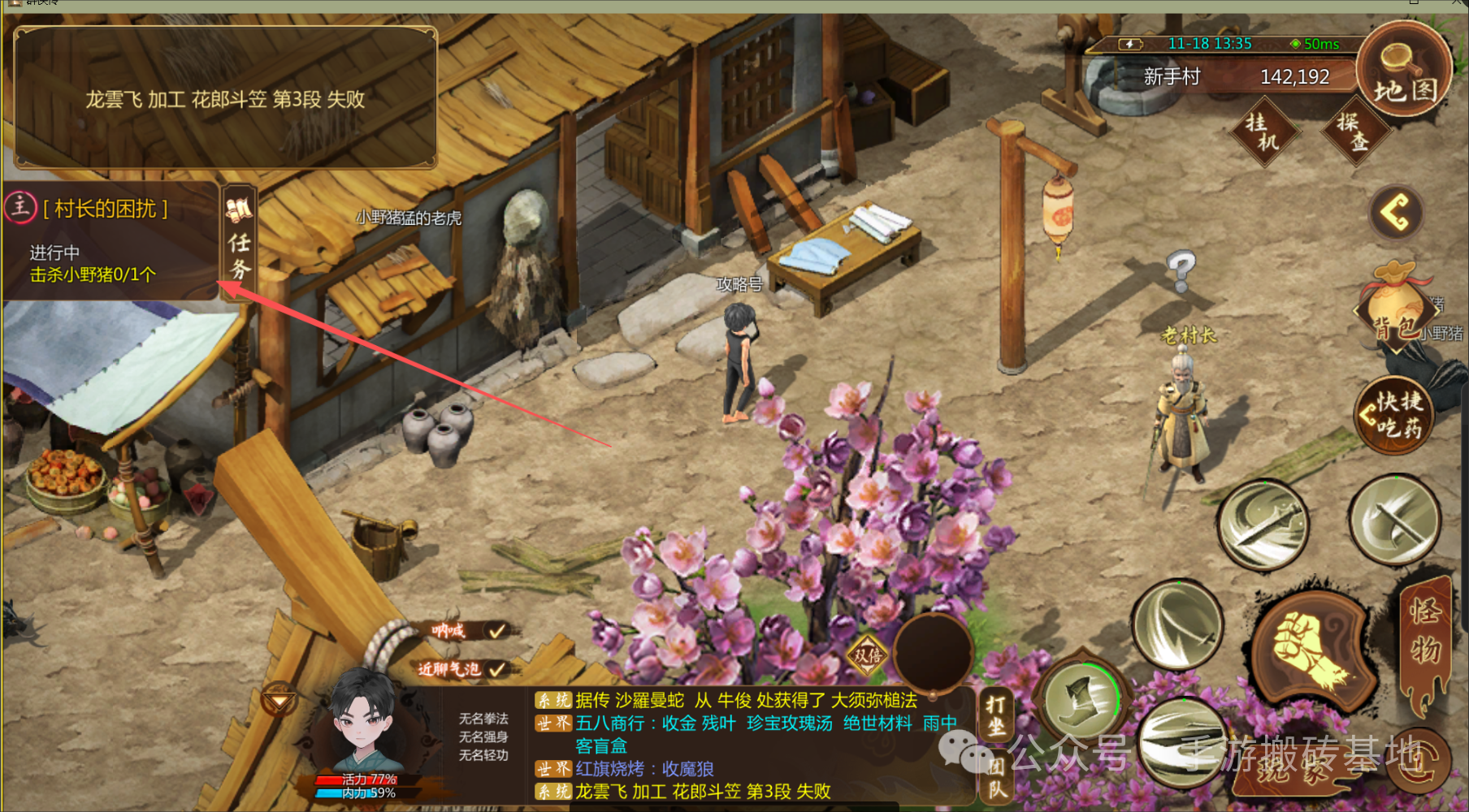Activate 挂机 auto-battle mode
1469x812 pixels.
tap(1263, 132)
